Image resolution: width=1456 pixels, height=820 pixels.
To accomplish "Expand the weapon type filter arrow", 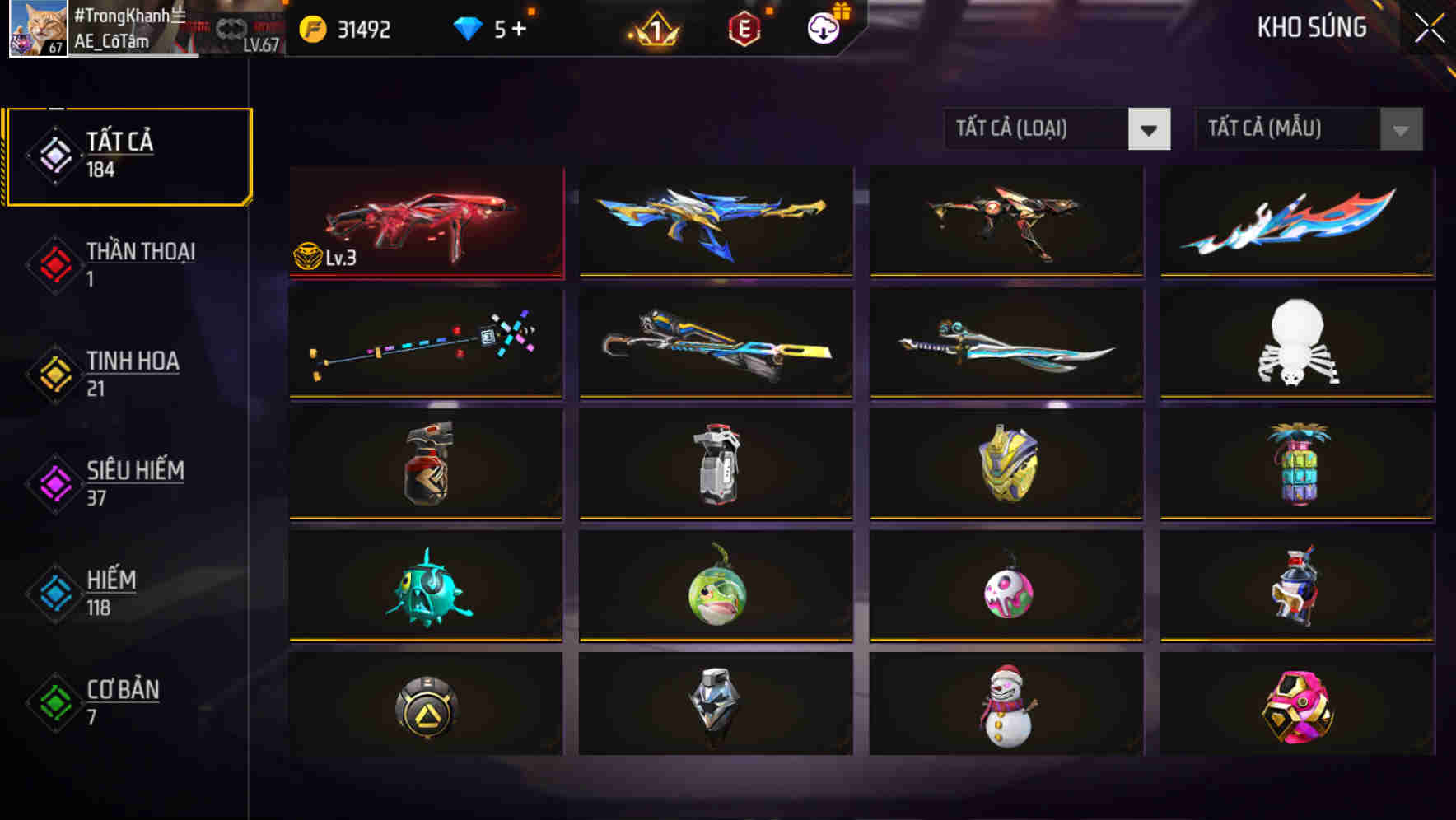I will (x=1150, y=129).
